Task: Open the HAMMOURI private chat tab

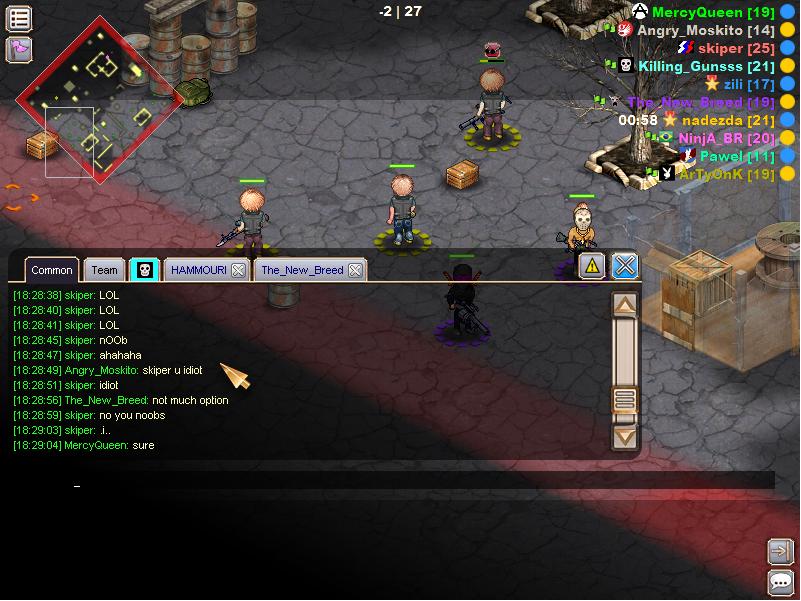Action: tap(198, 270)
